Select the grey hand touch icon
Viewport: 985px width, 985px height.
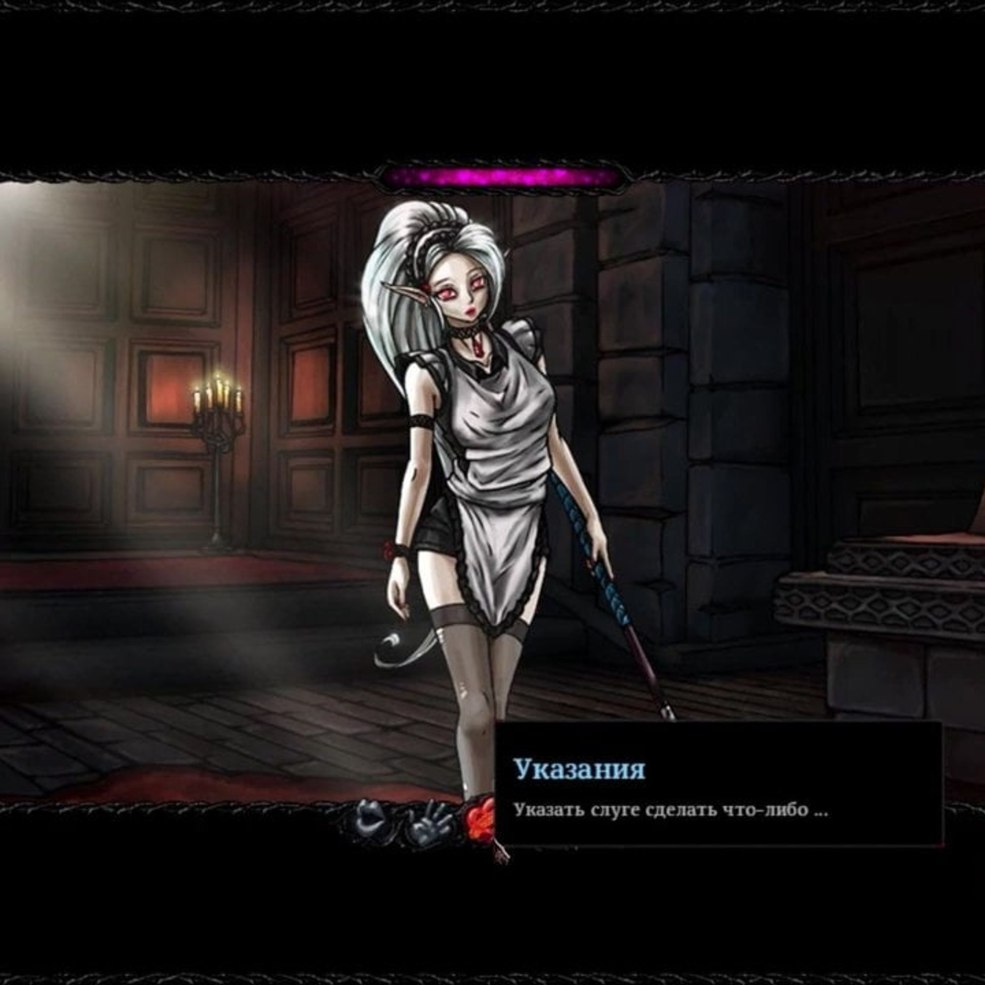click(430, 823)
